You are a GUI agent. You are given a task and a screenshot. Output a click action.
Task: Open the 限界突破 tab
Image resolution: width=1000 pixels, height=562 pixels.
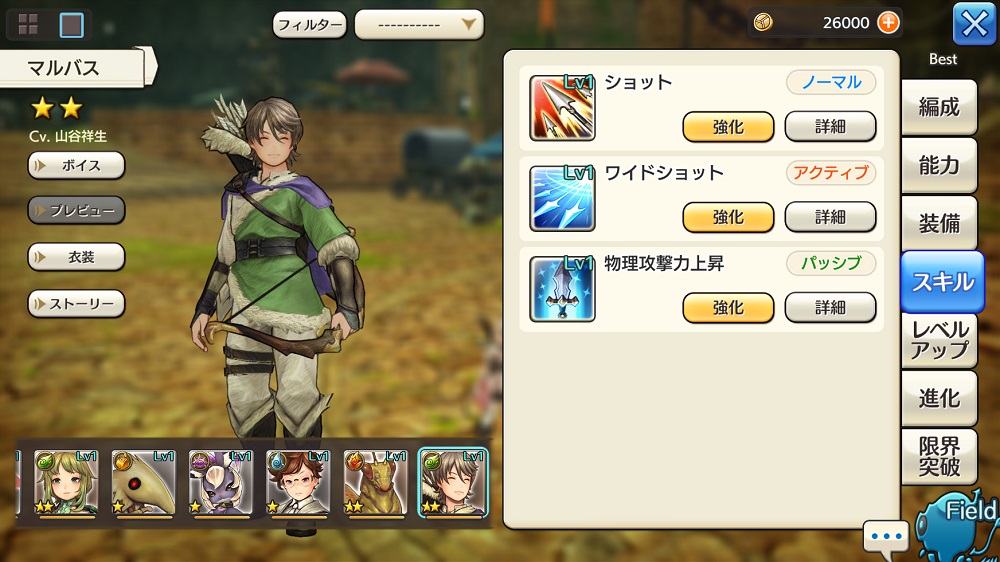(x=938, y=457)
